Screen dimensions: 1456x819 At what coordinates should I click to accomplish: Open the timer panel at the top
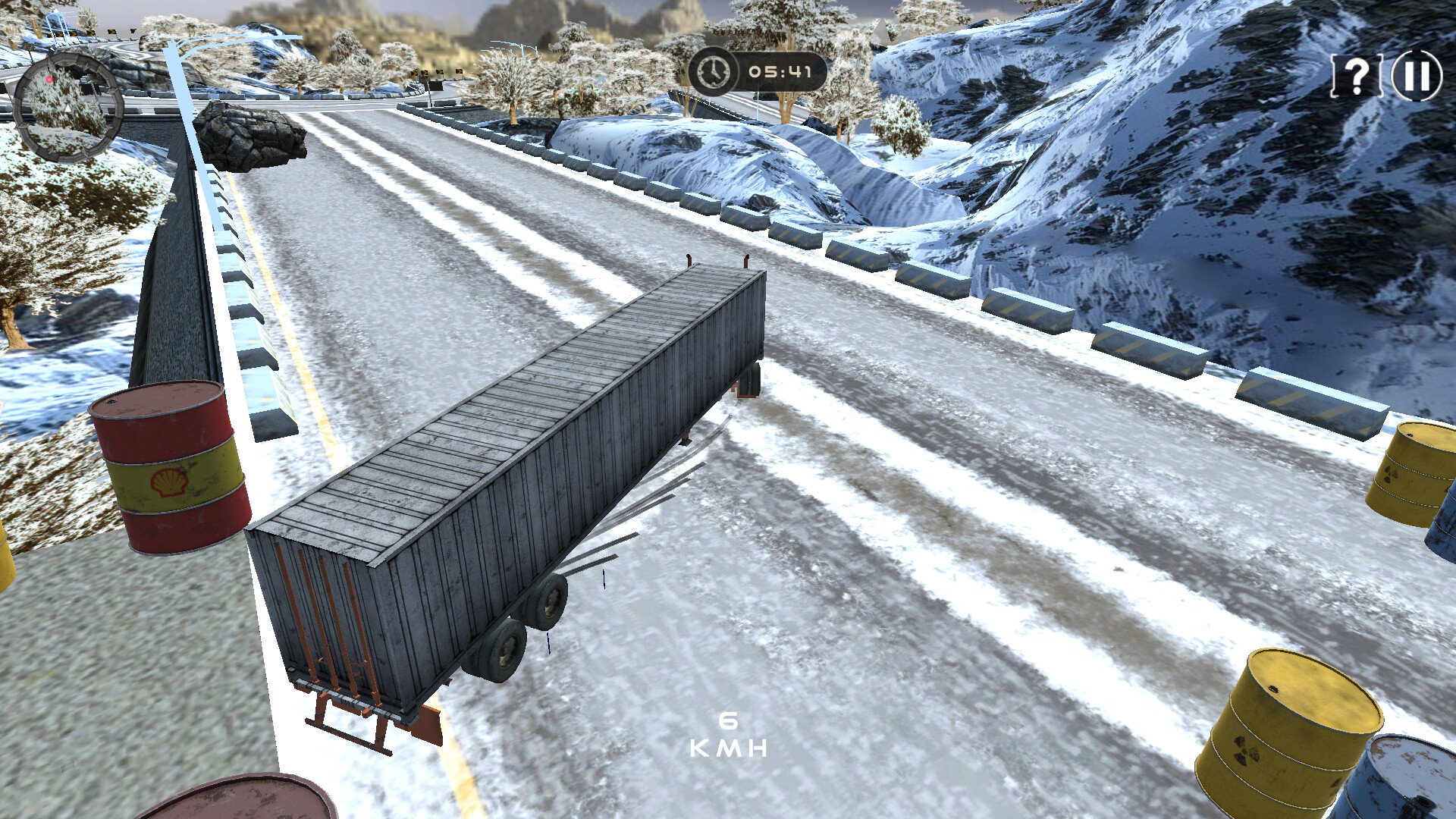click(758, 73)
